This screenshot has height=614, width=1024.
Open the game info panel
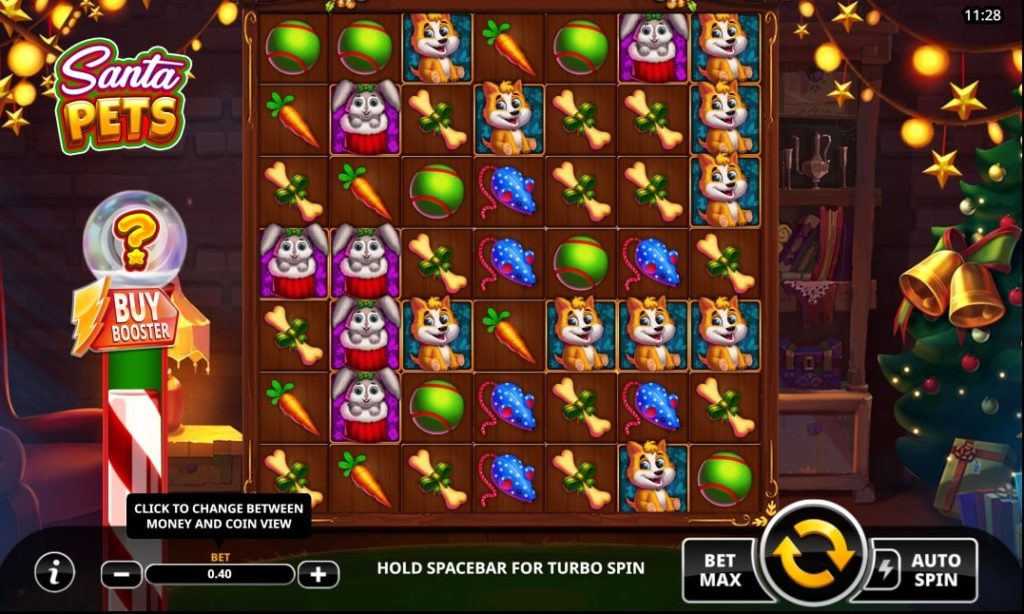(55, 572)
